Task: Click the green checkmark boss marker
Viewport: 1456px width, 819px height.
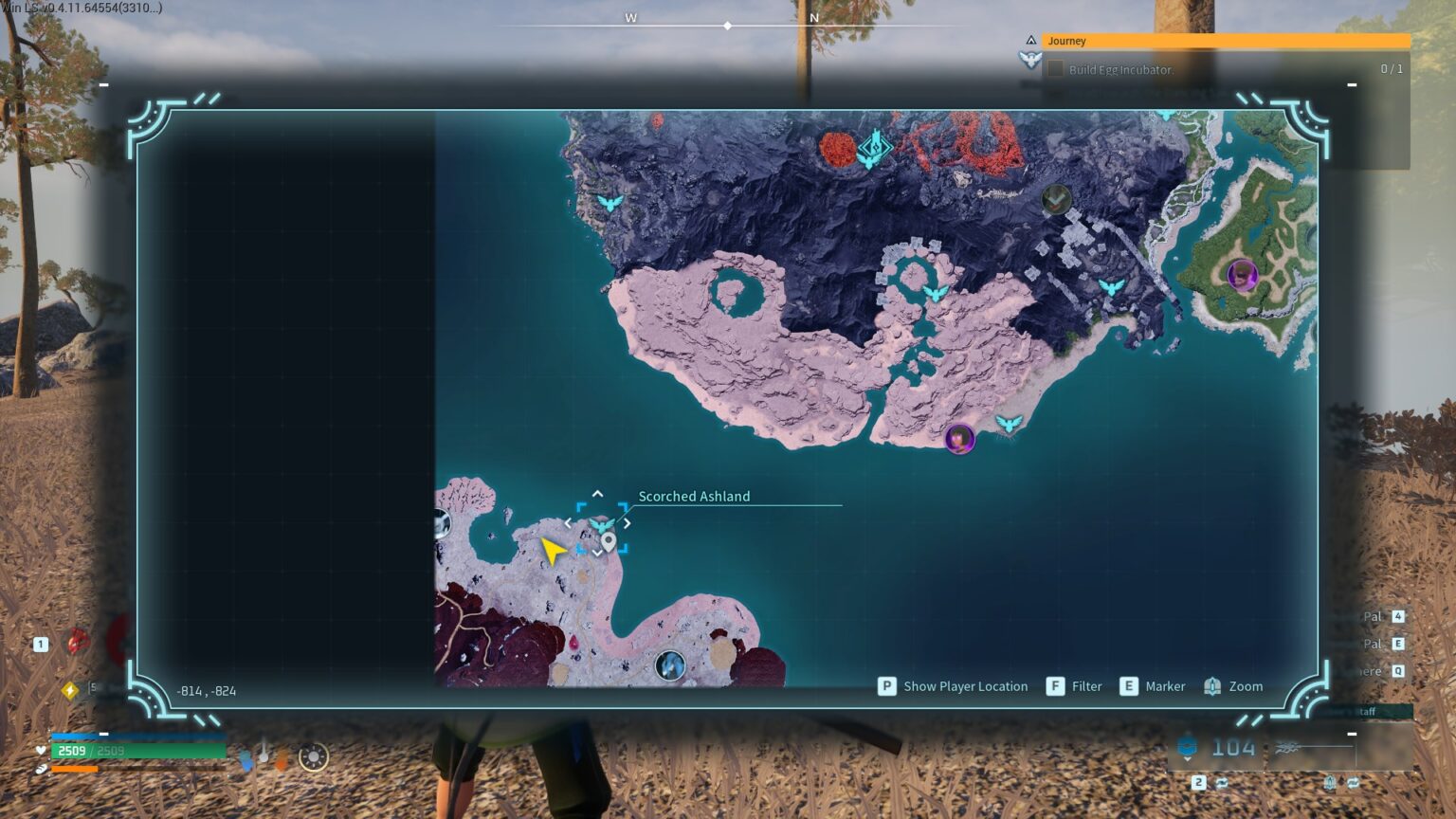Action: click(x=1056, y=199)
